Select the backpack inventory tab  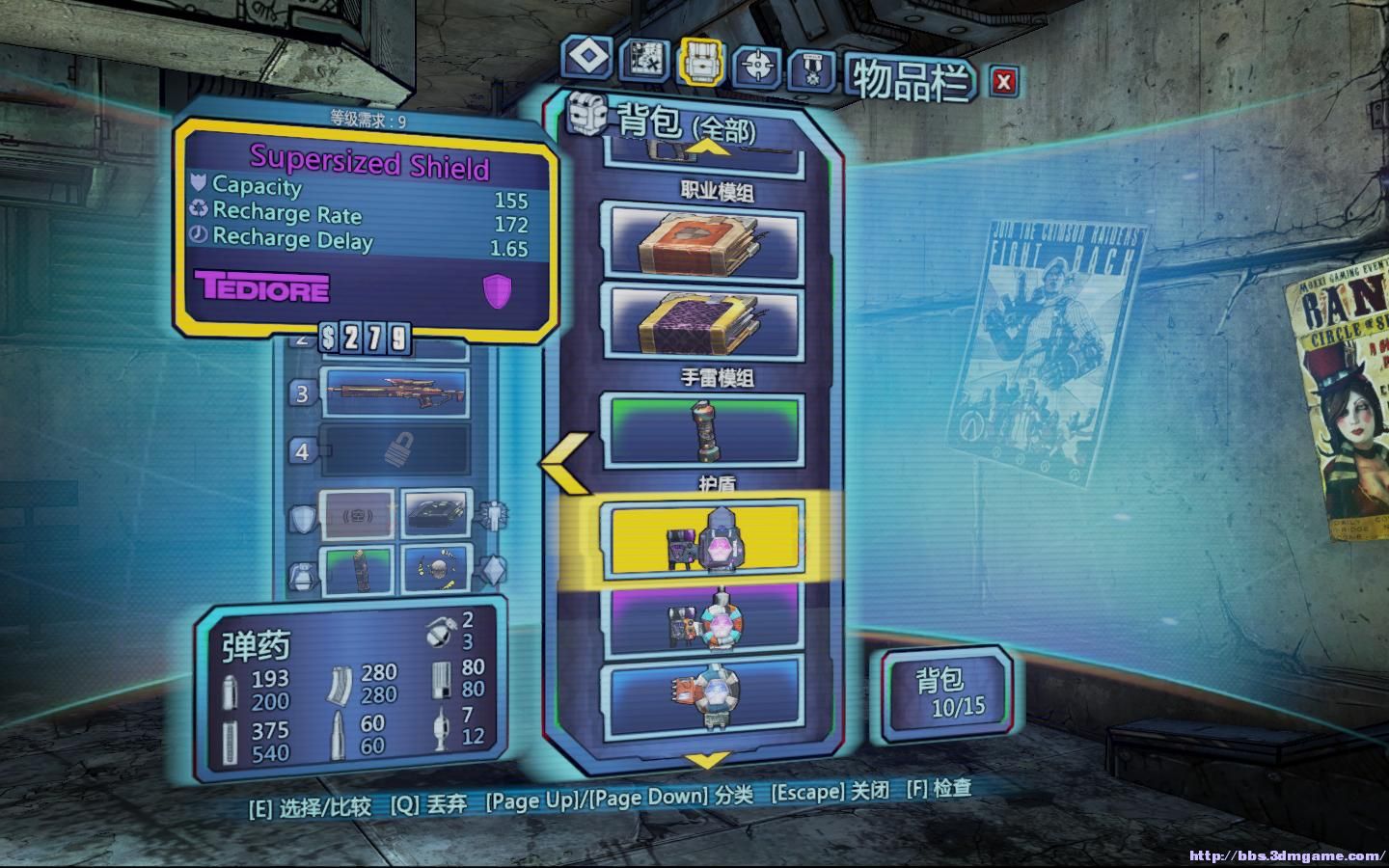click(x=701, y=62)
